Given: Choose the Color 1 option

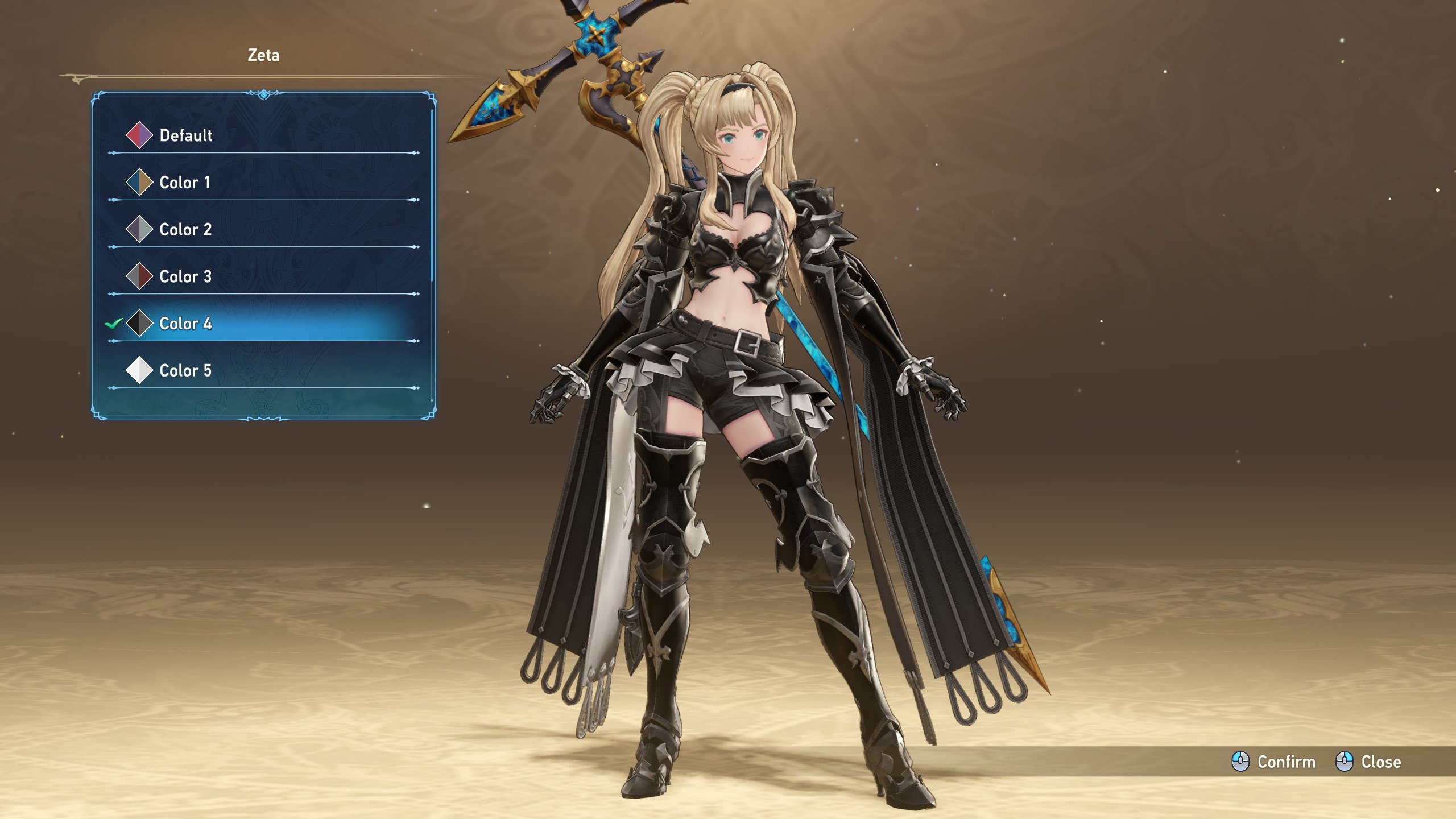Looking at the screenshot, I should [184, 183].
